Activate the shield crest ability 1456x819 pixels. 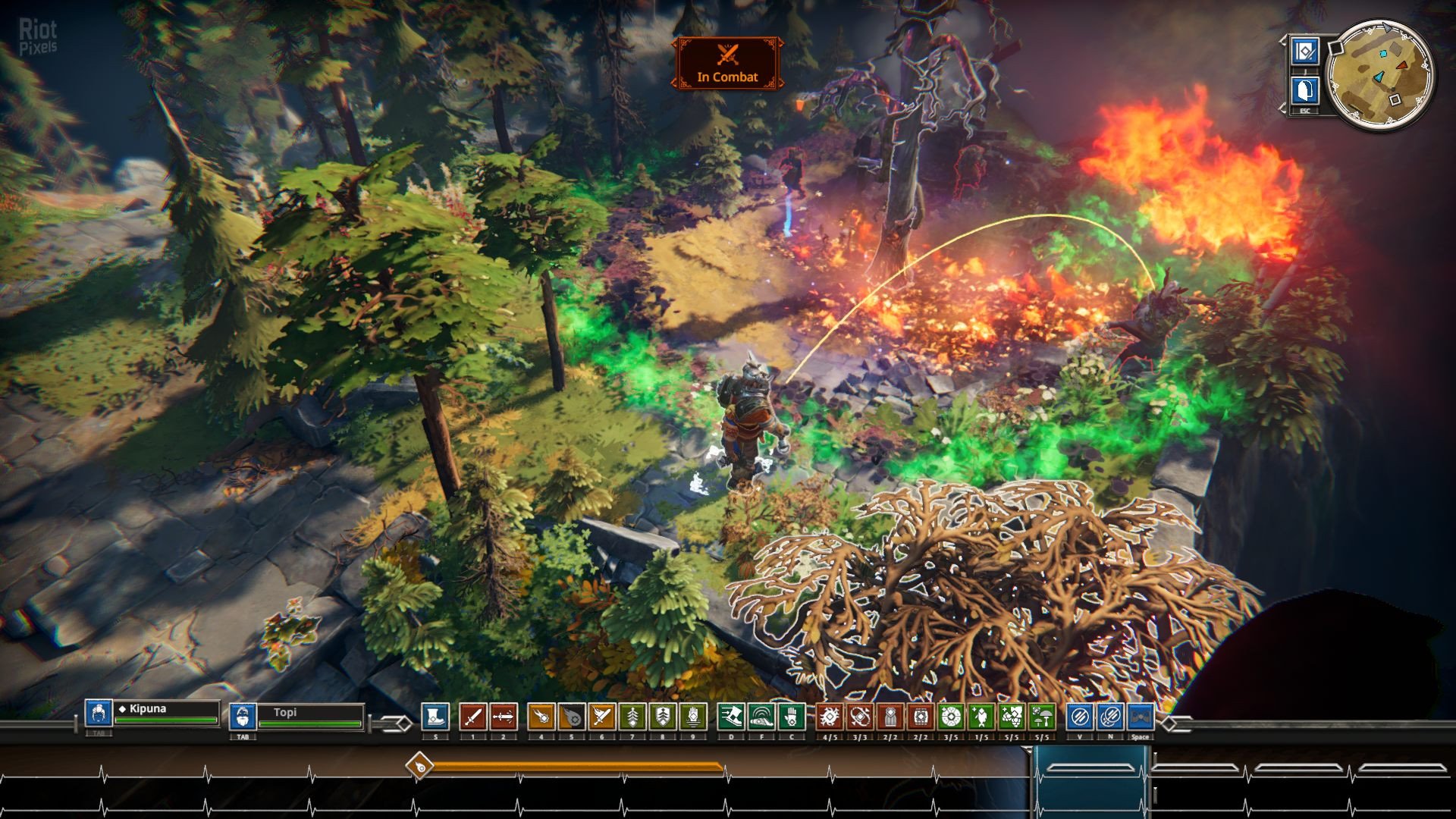[x=662, y=717]
